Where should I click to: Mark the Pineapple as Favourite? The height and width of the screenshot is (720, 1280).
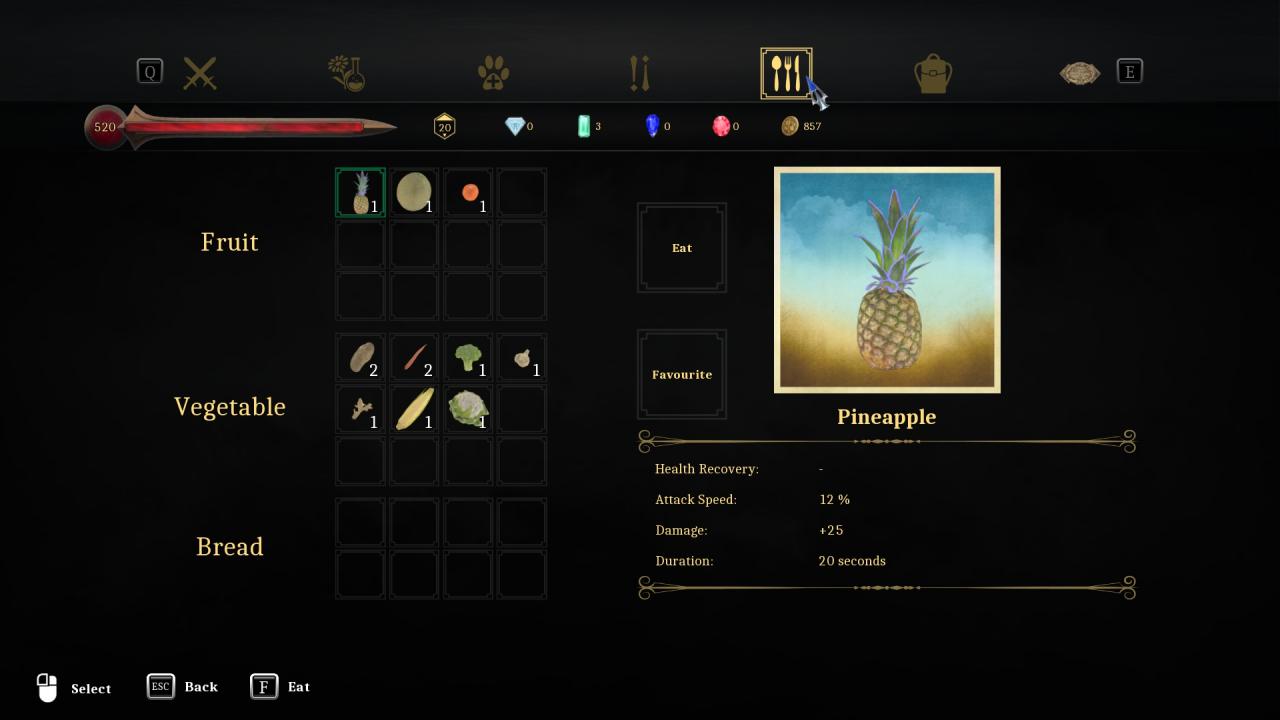click(682, 374)
